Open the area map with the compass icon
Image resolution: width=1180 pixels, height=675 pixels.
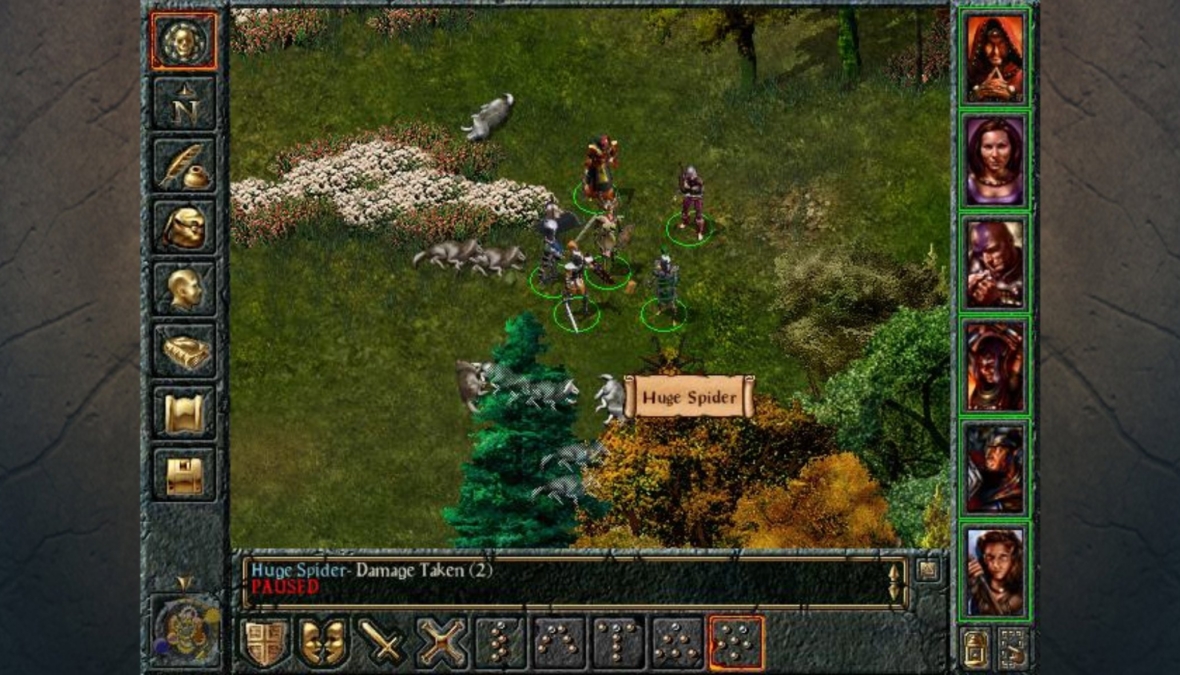click(x=184, y=104)
